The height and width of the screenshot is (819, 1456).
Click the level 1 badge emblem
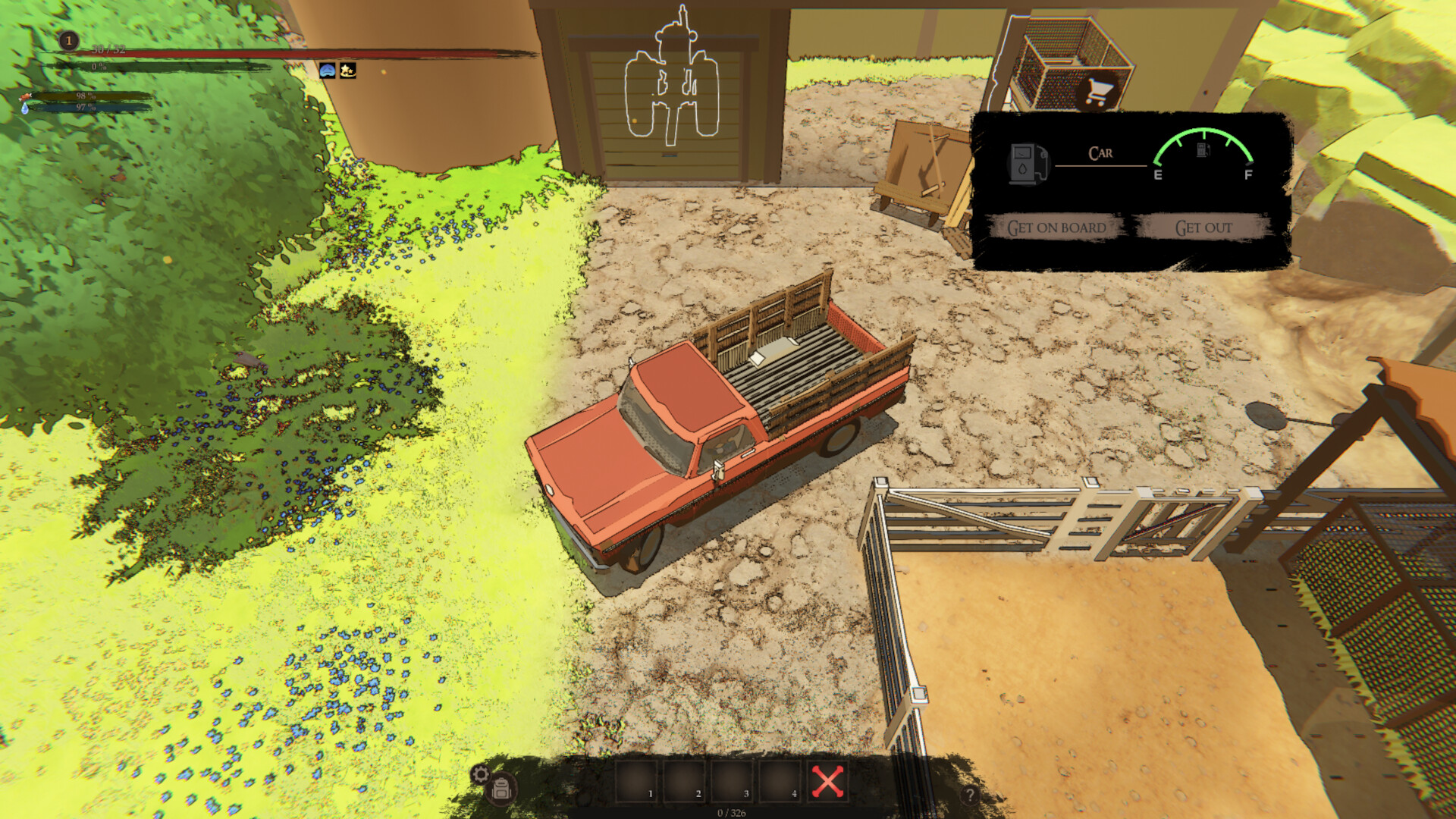68,42
